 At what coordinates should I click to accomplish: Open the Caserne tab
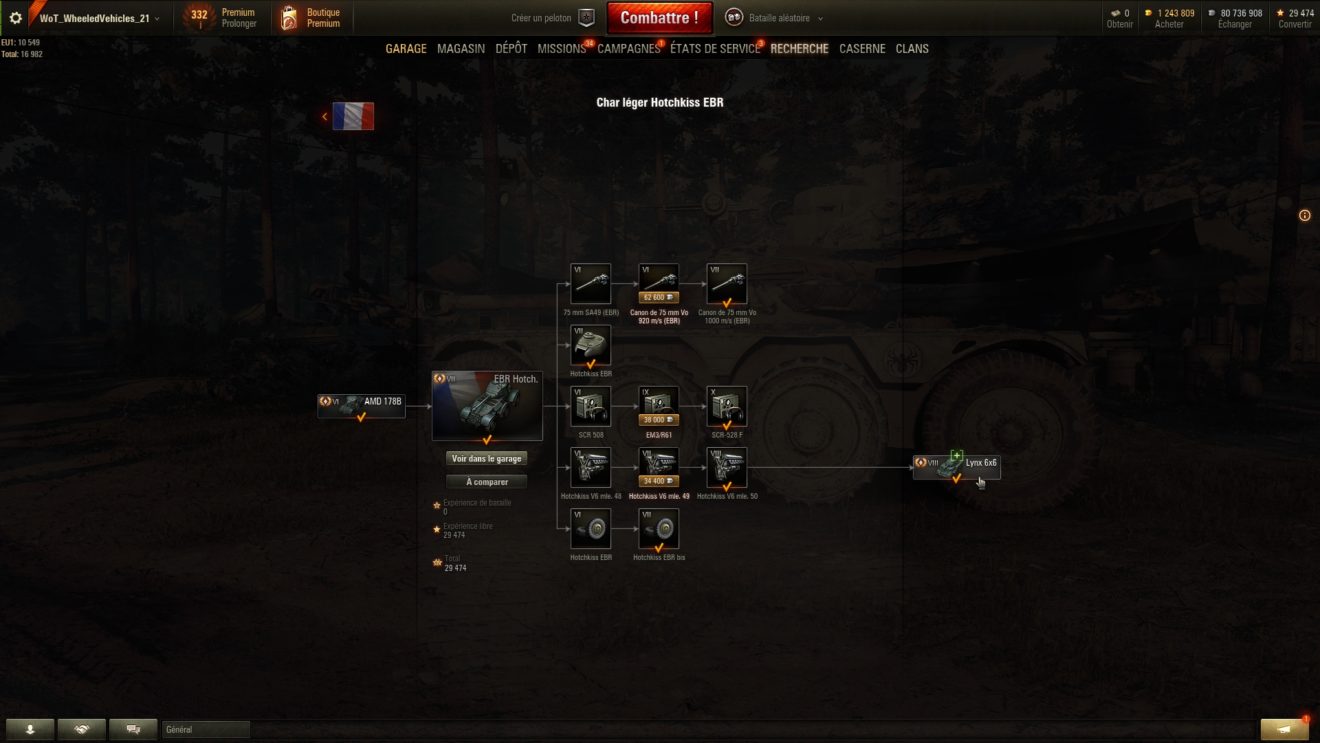pyautogui.click(x=862, y=49)
